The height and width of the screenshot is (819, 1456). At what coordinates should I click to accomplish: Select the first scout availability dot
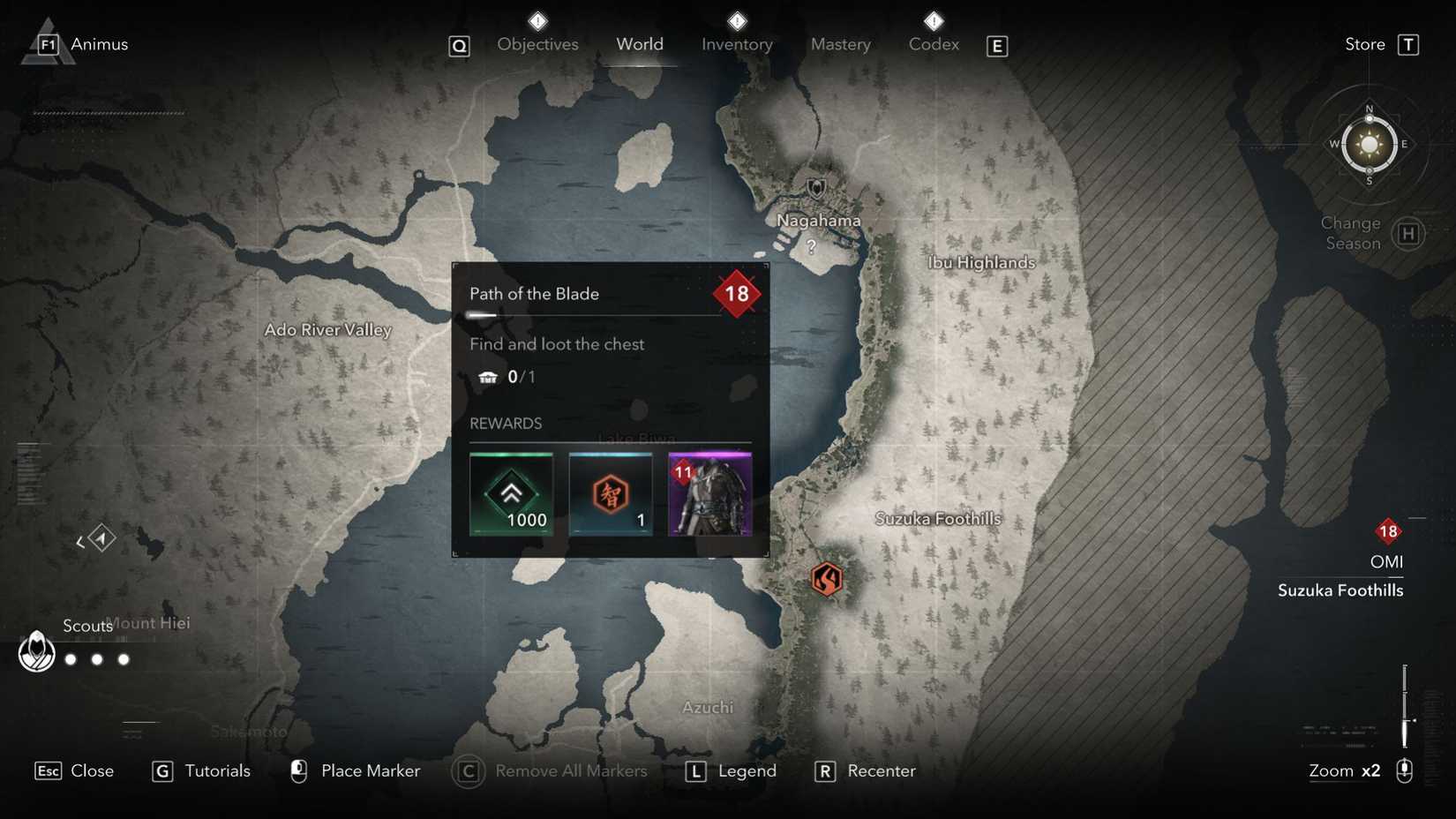pos(70,659)
